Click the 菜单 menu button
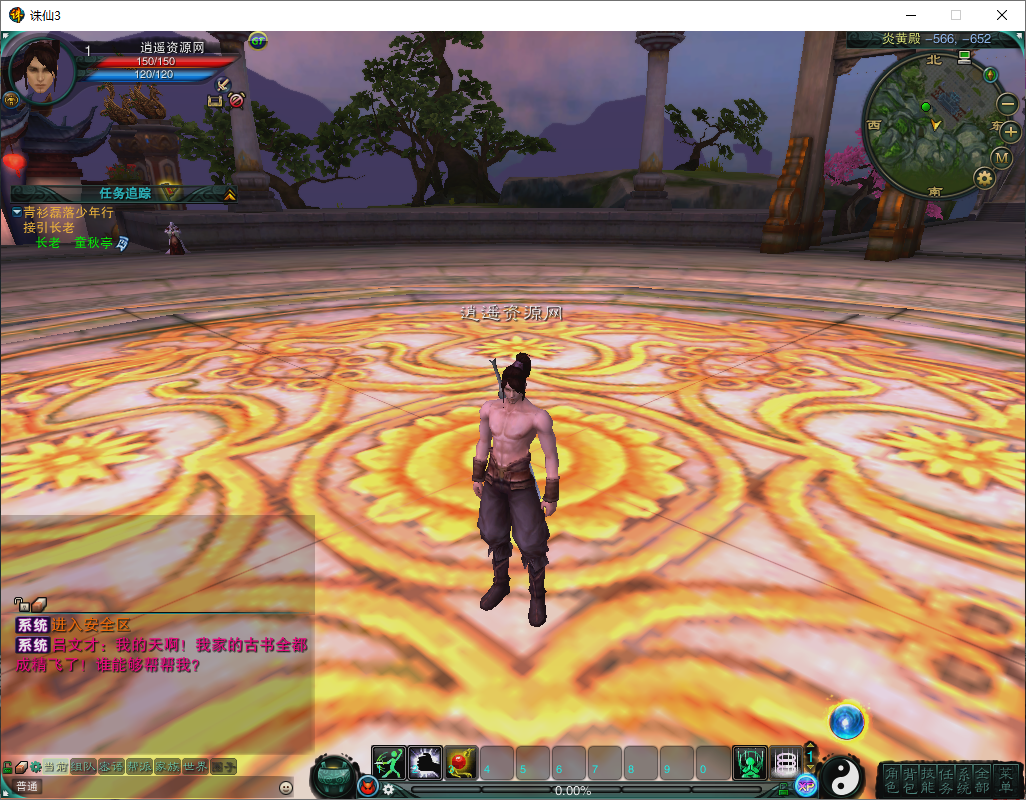 [x=1005, y=780]
